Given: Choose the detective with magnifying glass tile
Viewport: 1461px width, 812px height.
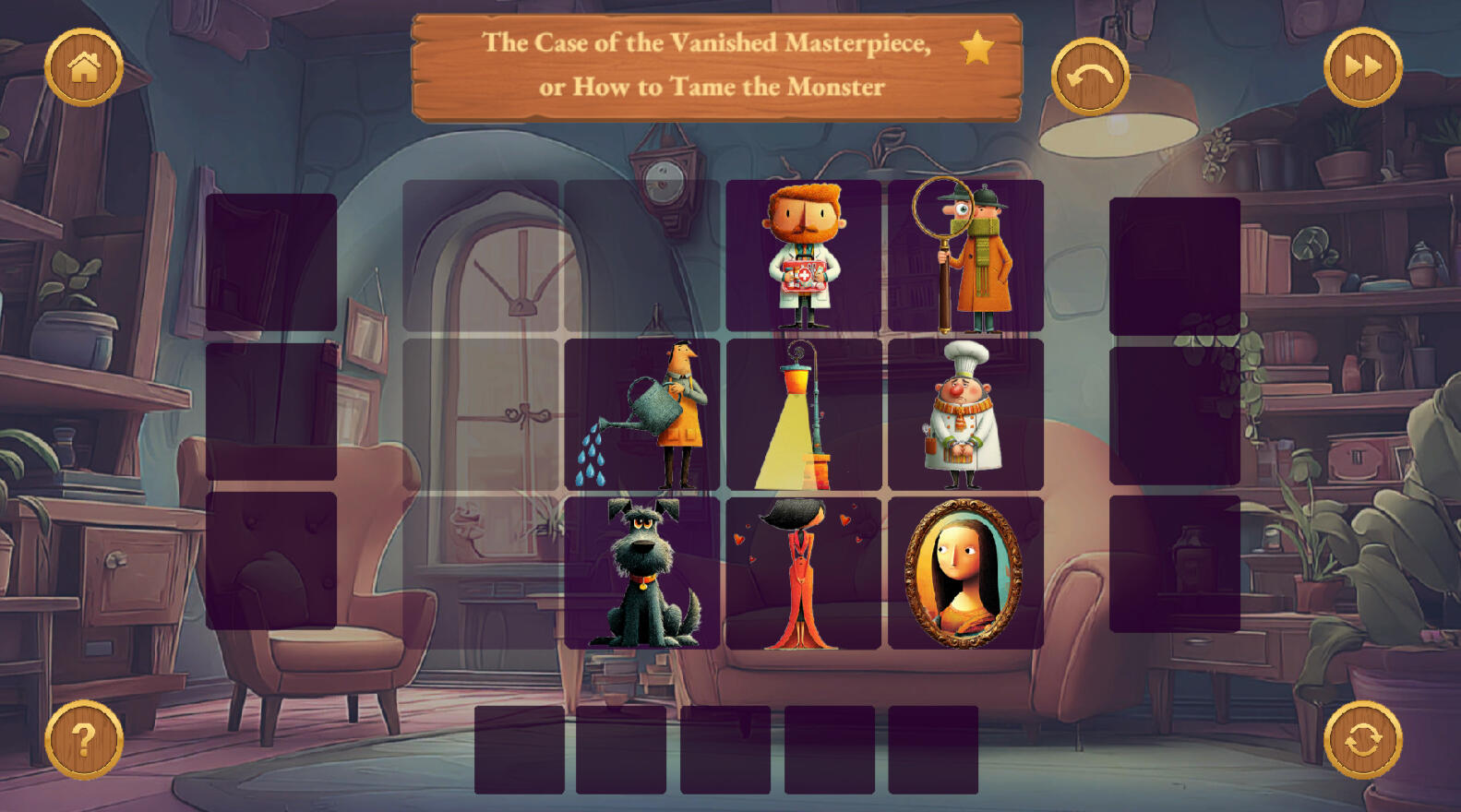Looking at the screenshot, I should [x=965, y=256].
